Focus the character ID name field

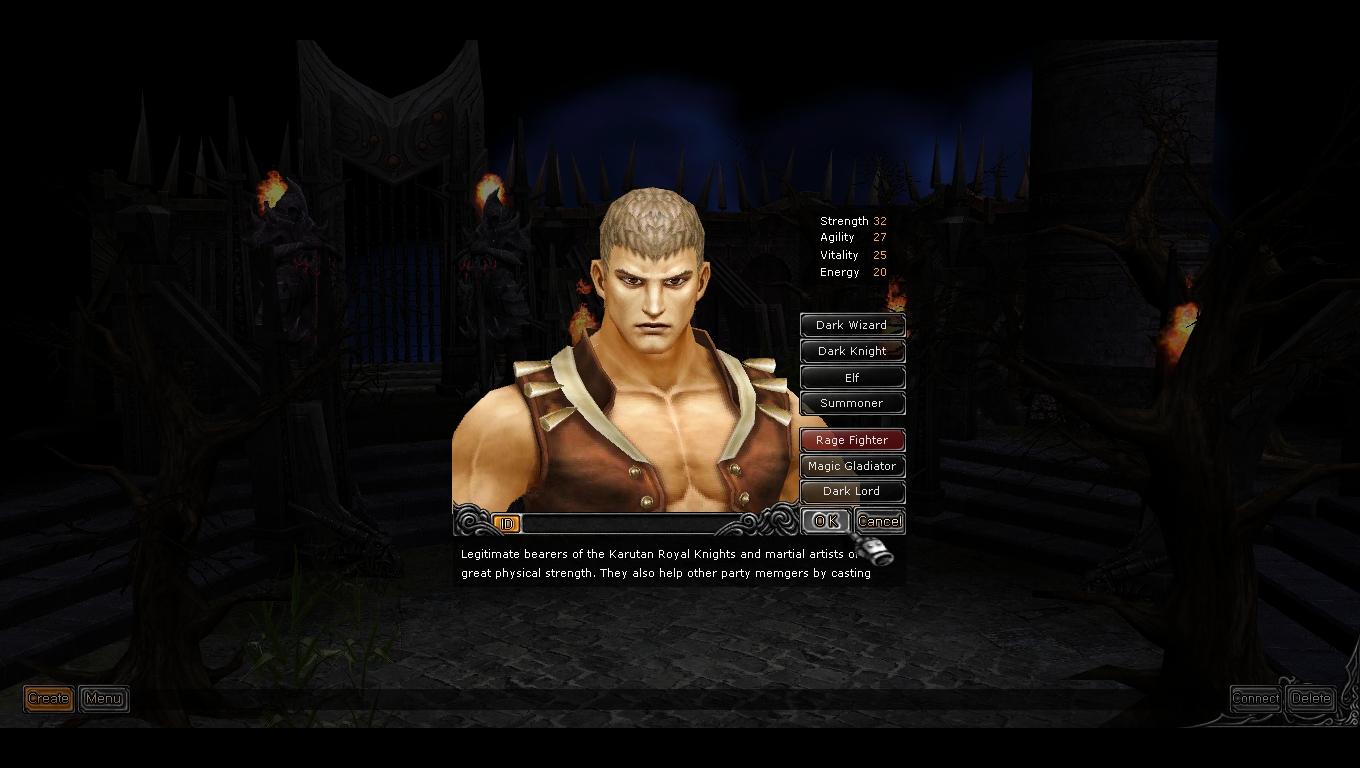[x=630, y=524]
